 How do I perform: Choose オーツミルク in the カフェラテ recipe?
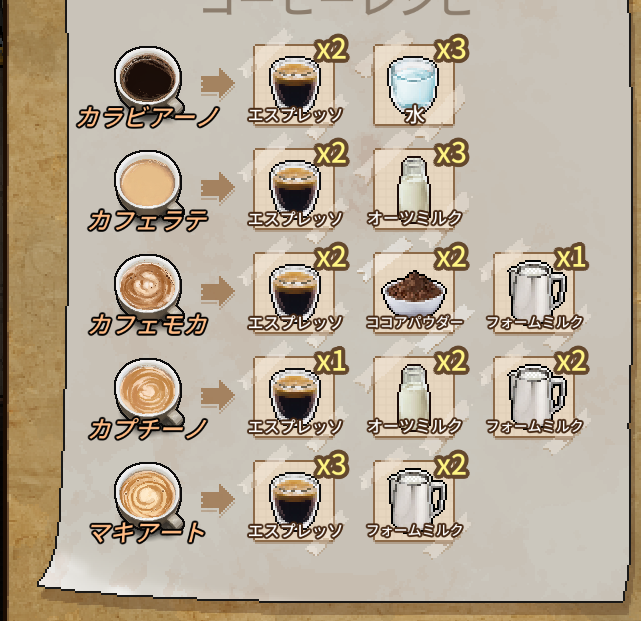tap(413, 187)
